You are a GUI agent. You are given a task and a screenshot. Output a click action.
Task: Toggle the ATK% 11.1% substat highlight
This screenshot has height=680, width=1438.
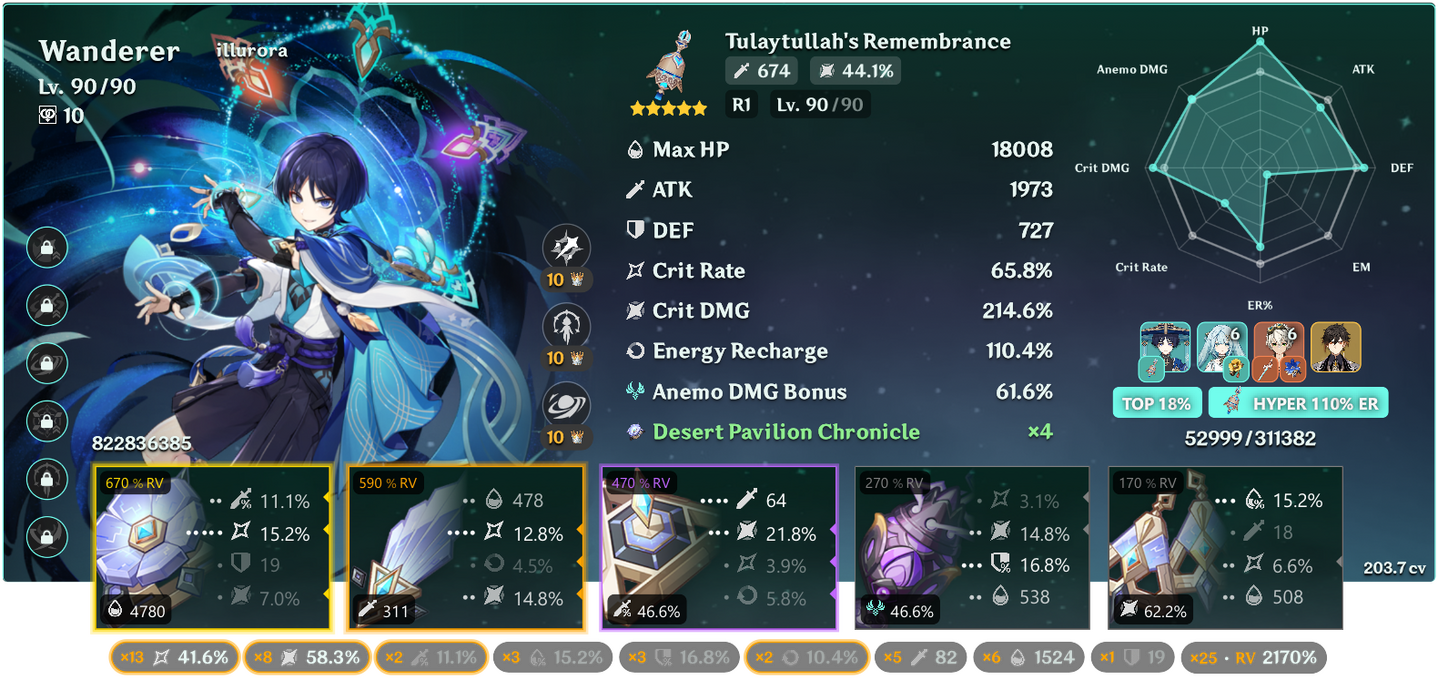431,657
